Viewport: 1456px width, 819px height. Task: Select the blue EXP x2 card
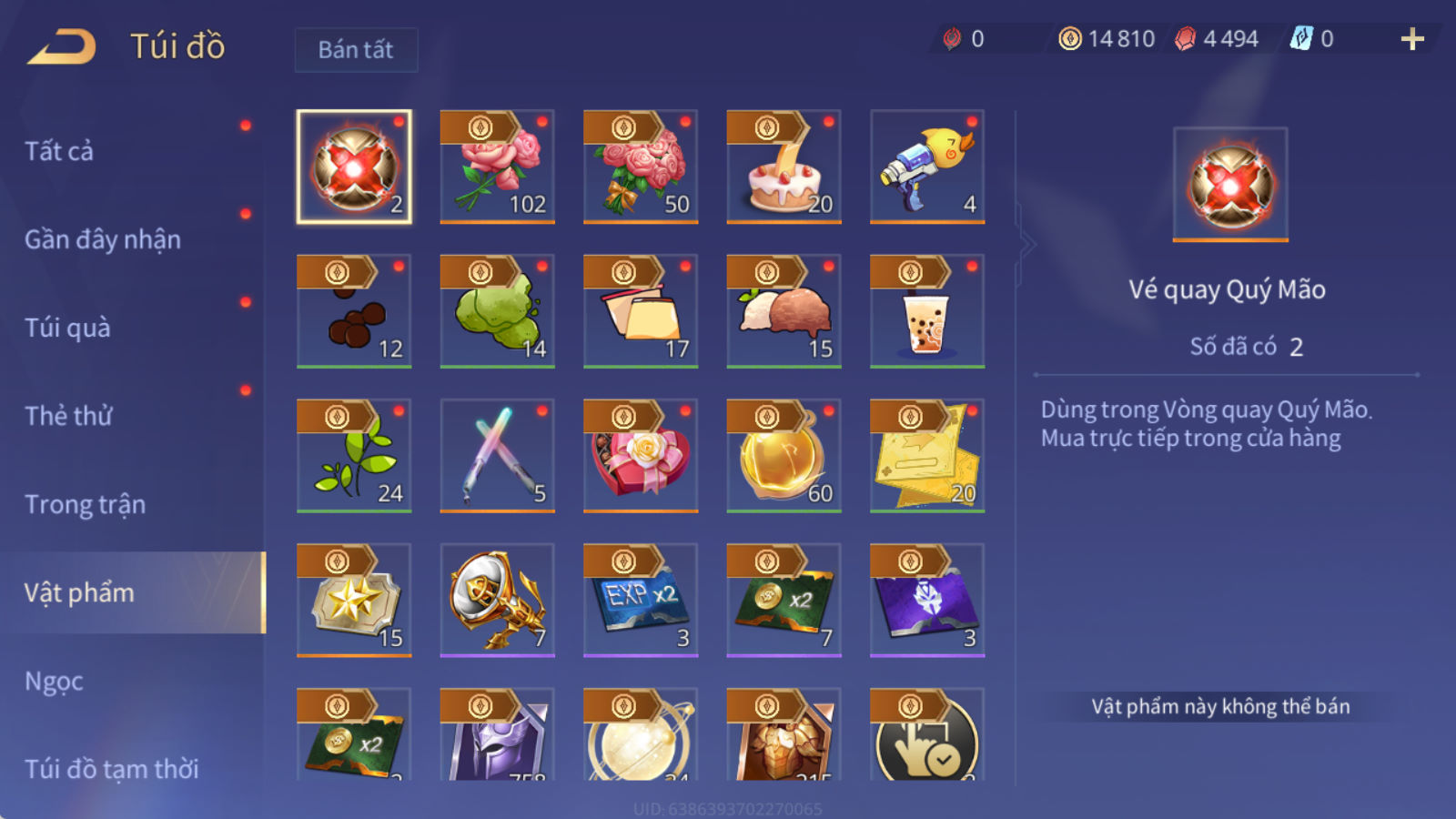click(x=641, y=601)
